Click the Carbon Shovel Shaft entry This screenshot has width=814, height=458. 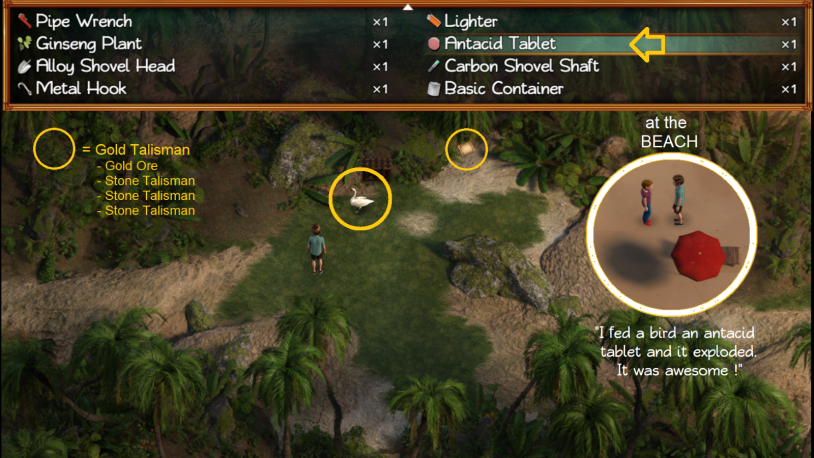pos(521,66)
